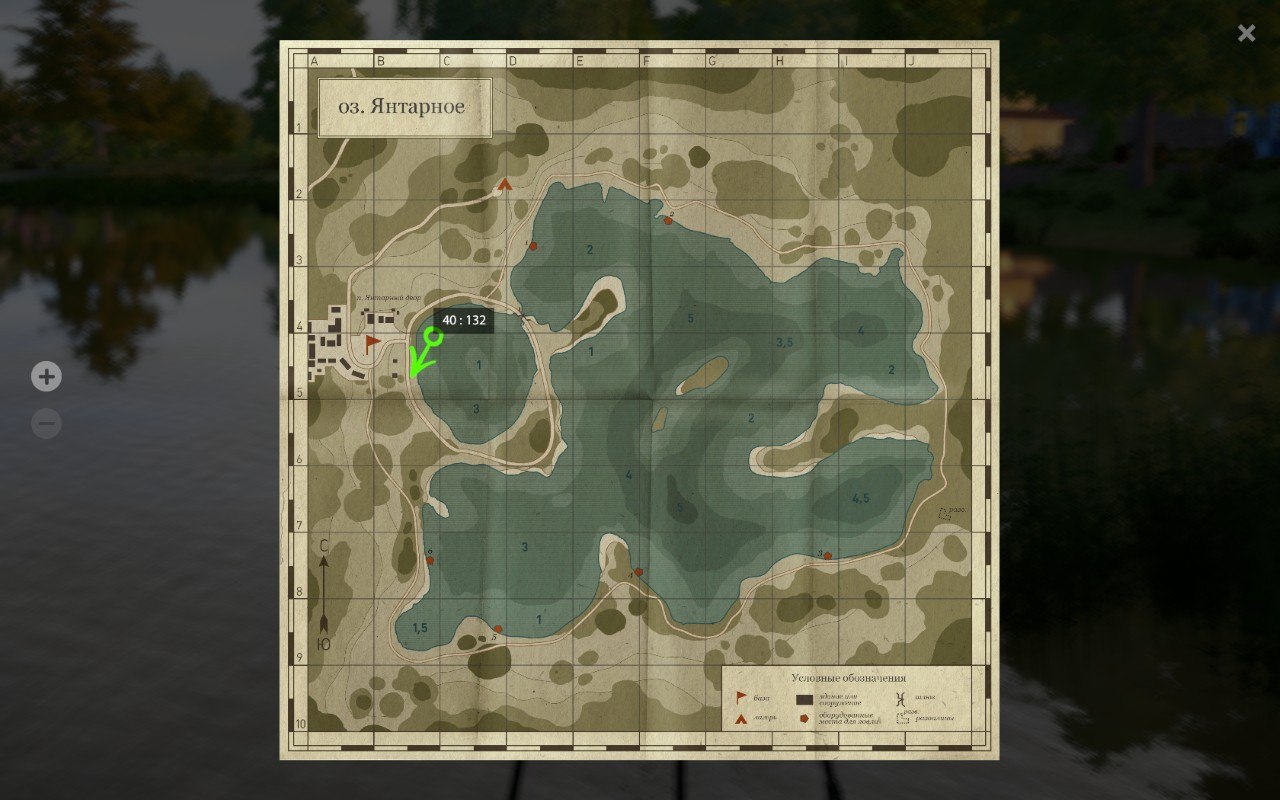
Task: Click the 40:132 coordinate tooltip
Action: (x=462, y=320)
